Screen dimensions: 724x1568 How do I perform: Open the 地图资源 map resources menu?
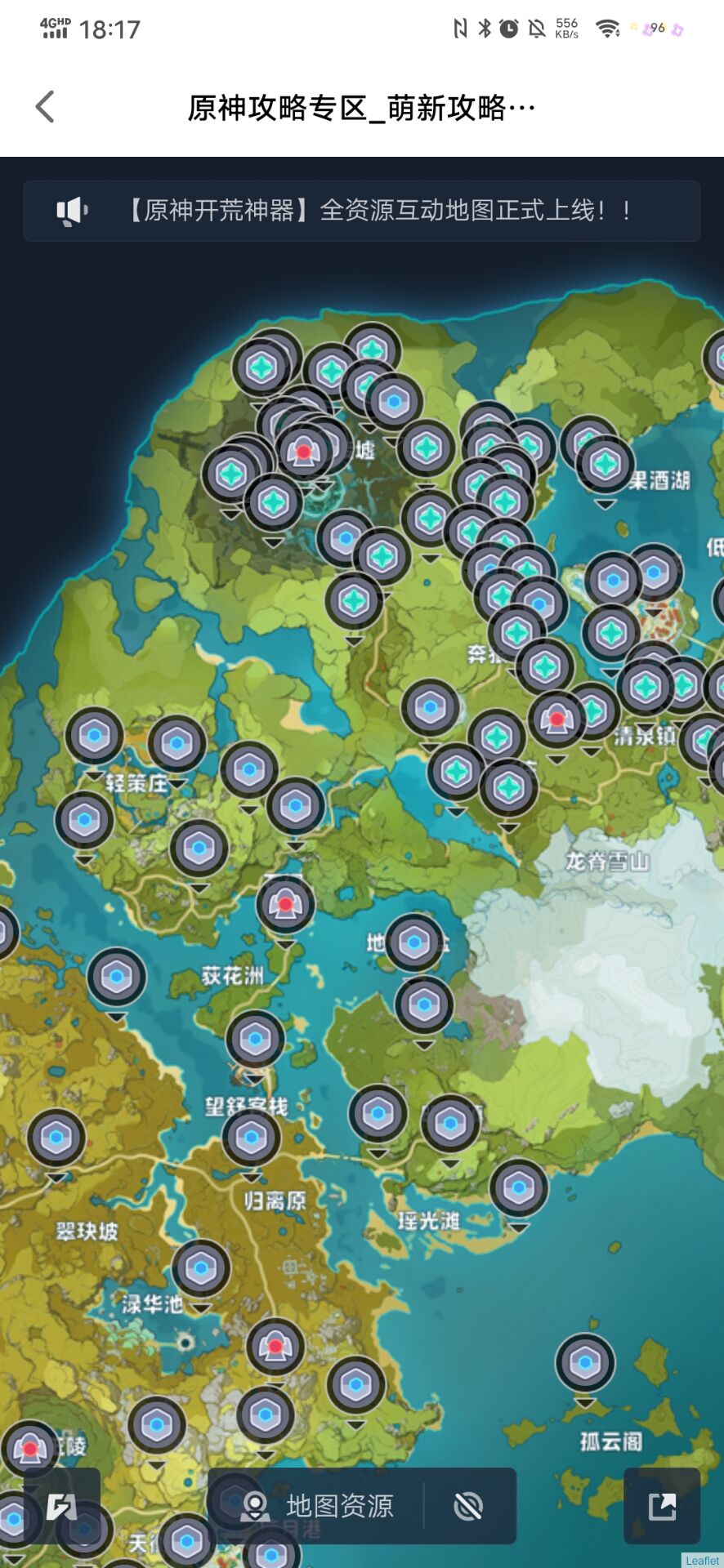(319, 1506)
